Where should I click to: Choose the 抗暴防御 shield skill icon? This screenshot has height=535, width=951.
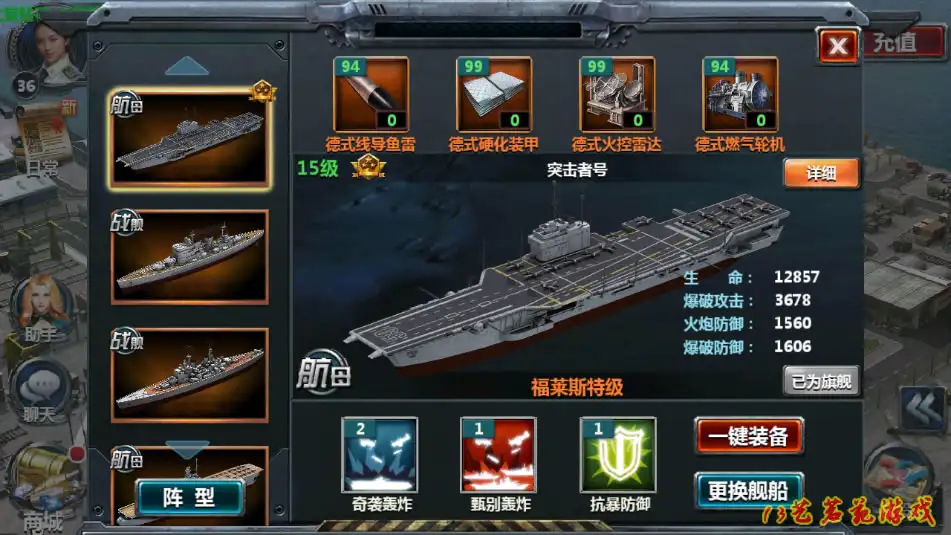pos(618,455)
